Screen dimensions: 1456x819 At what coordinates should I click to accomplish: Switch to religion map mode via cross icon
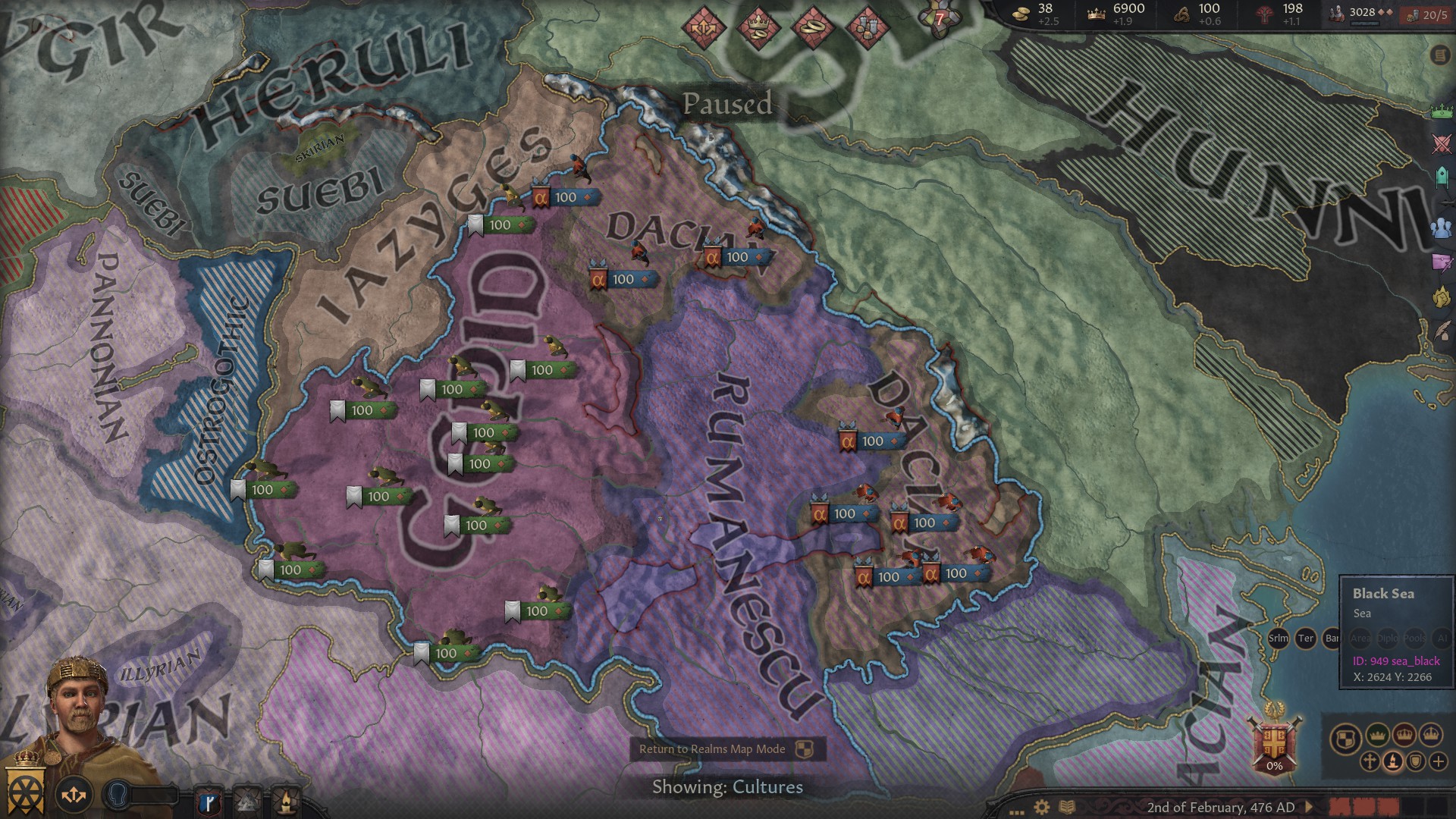pos(1370,761)
